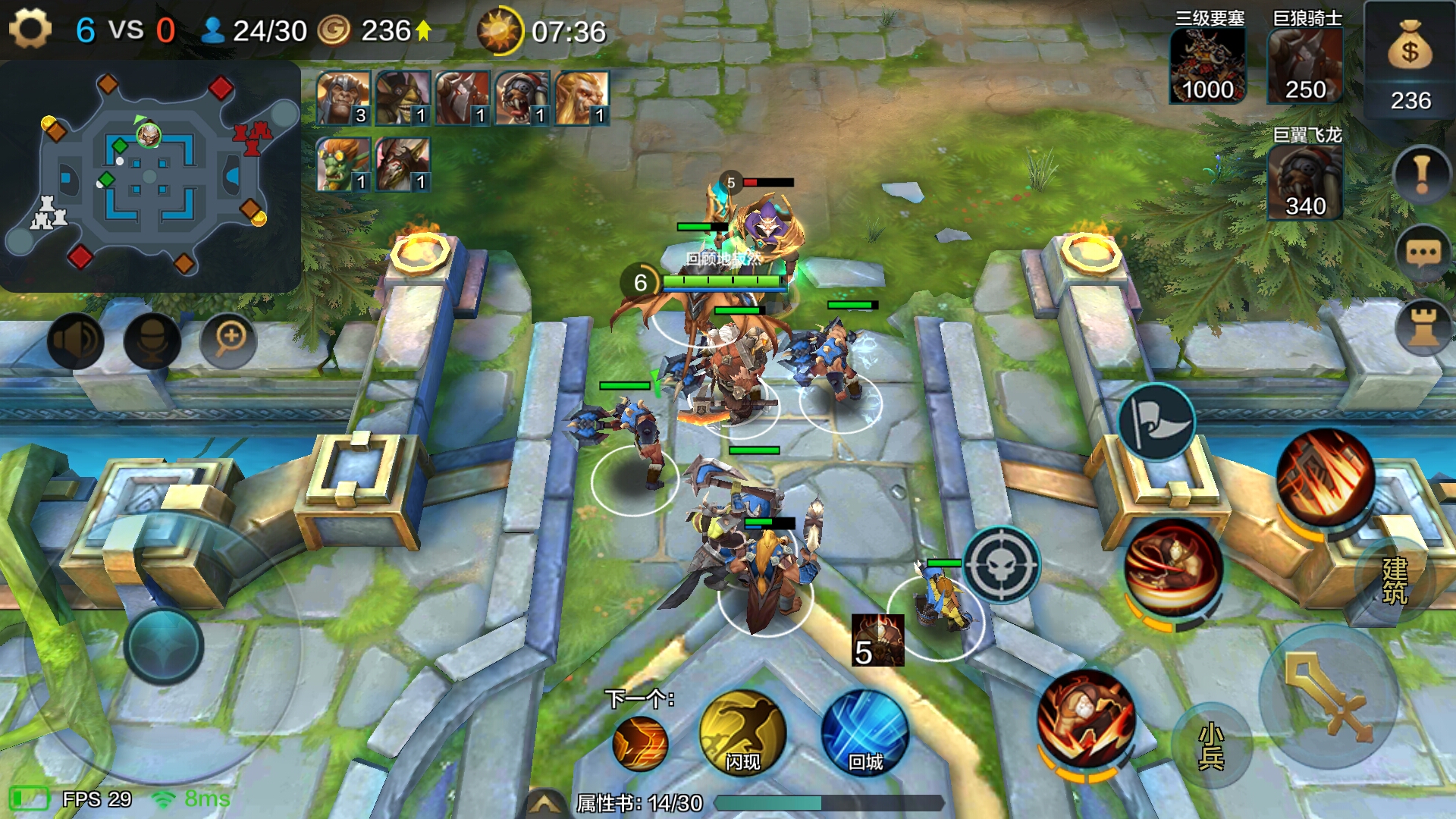The width and height of the screenshot is (1456, 819).
Task: Buy the 三级要塞 upgrade for 1000
Action: (x=1207, y=67)
